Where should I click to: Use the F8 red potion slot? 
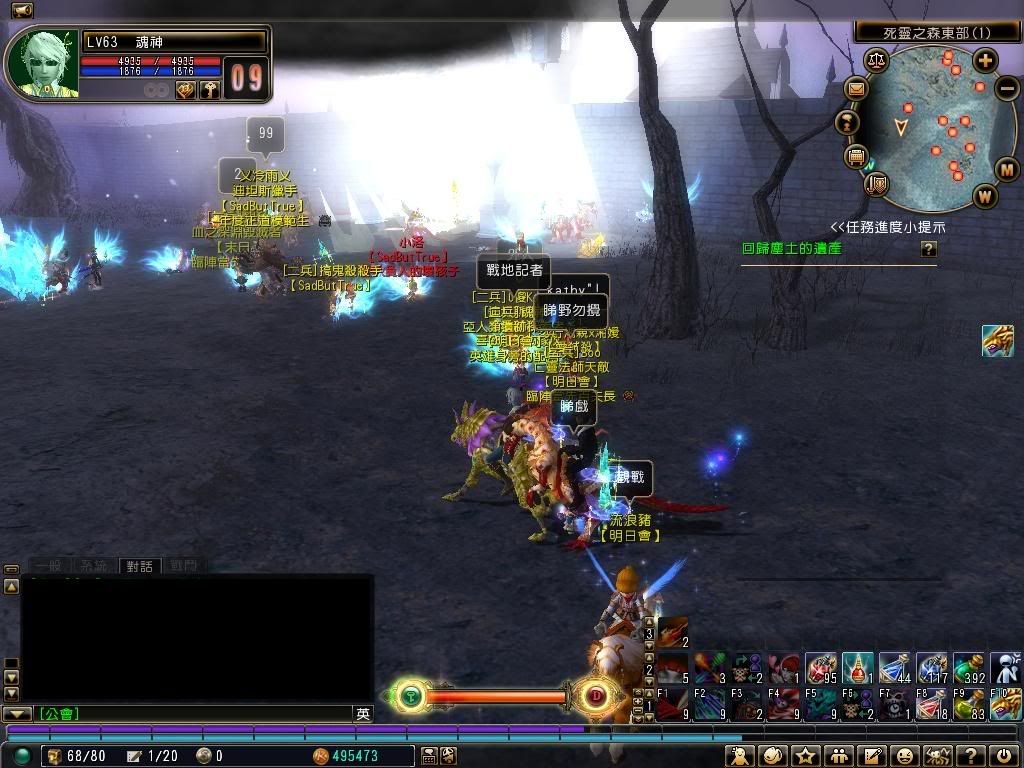click(932, 704)
